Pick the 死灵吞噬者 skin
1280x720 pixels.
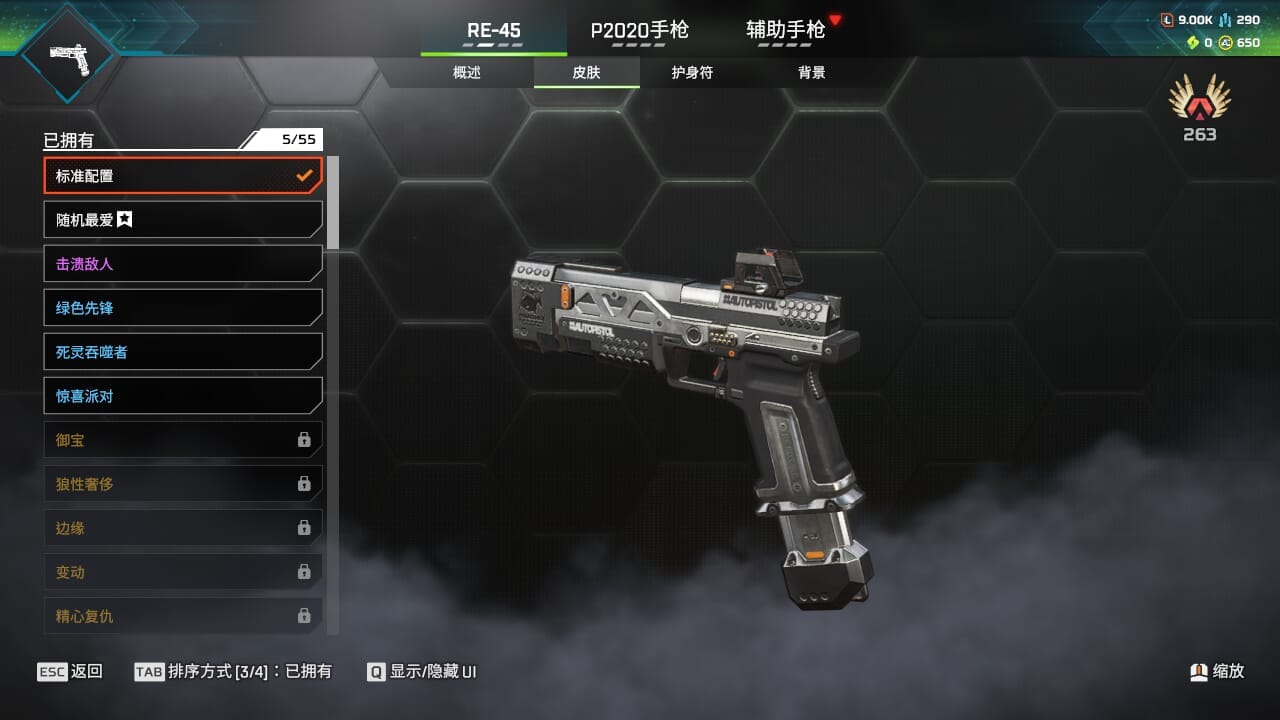tap(183, 352)
